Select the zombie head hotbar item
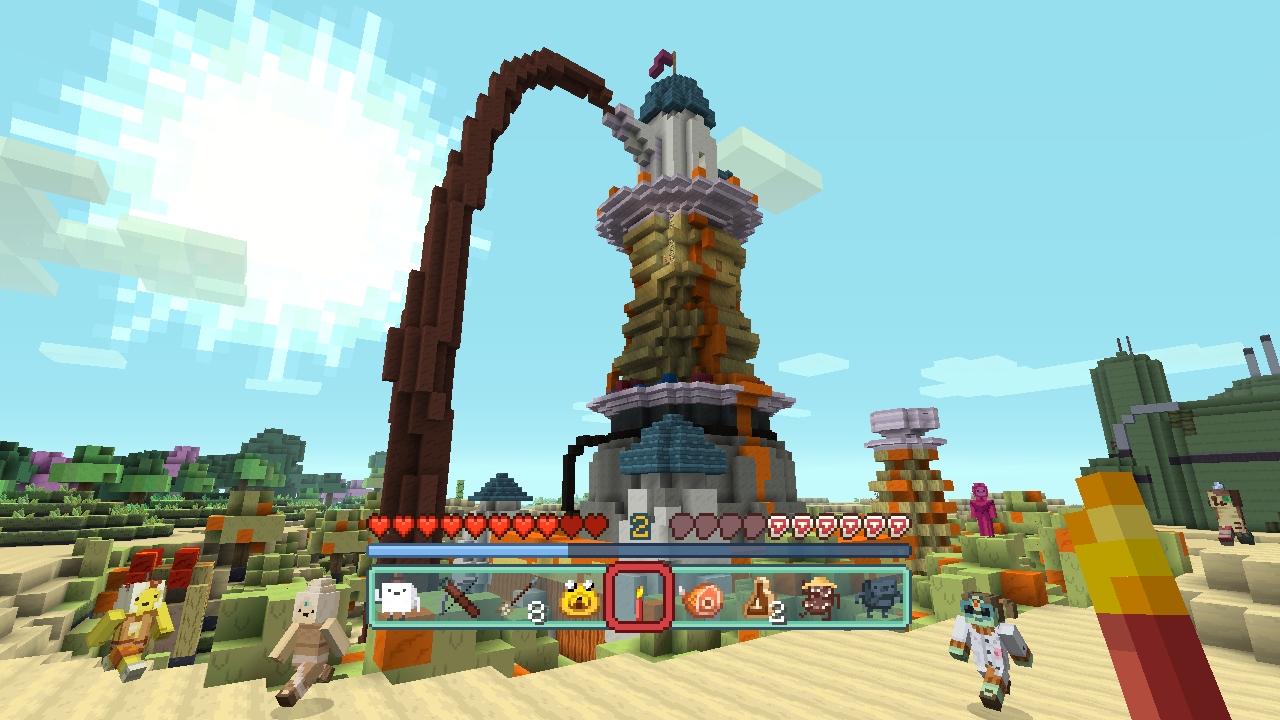This screenshot has width=1280, height=720. coord(817,600)
